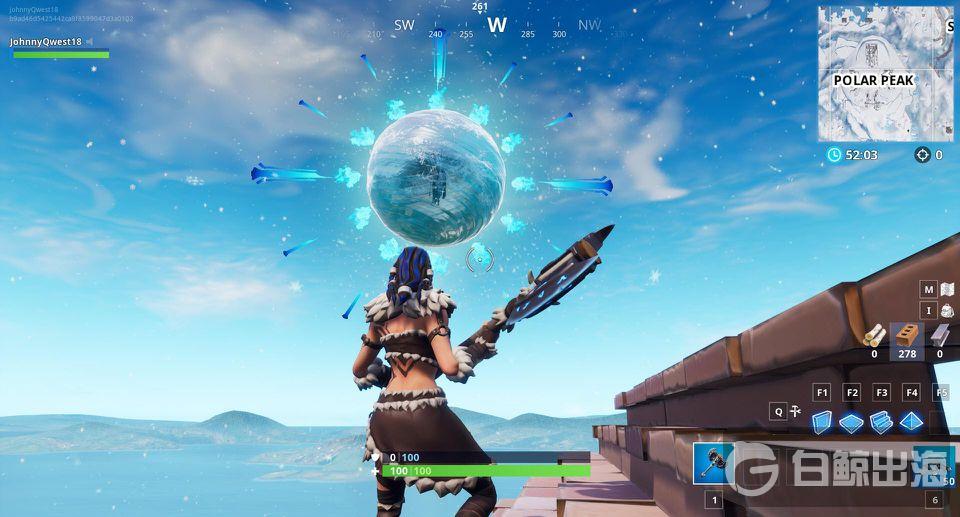Open the backpack inventory icon
The image size is (960, 517).
[947, 311]
